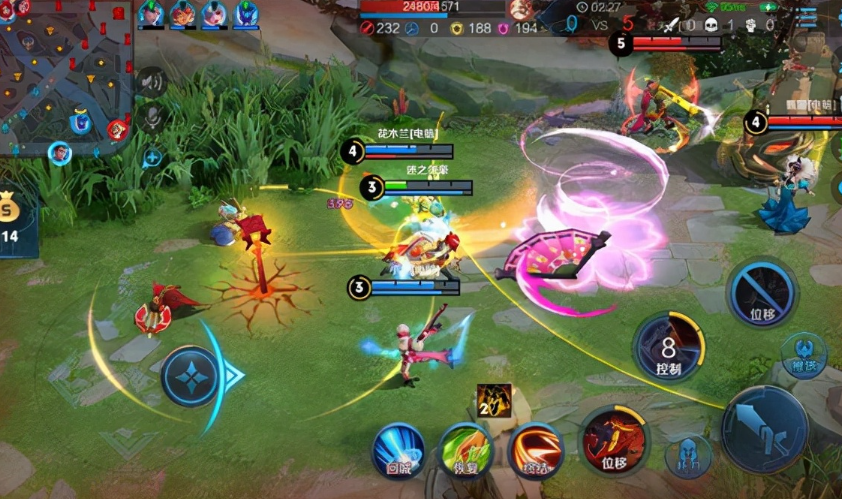Select the recommended equipment purchase icon
Viewport: 842px width, 499px height.
[x=493, y=399]
